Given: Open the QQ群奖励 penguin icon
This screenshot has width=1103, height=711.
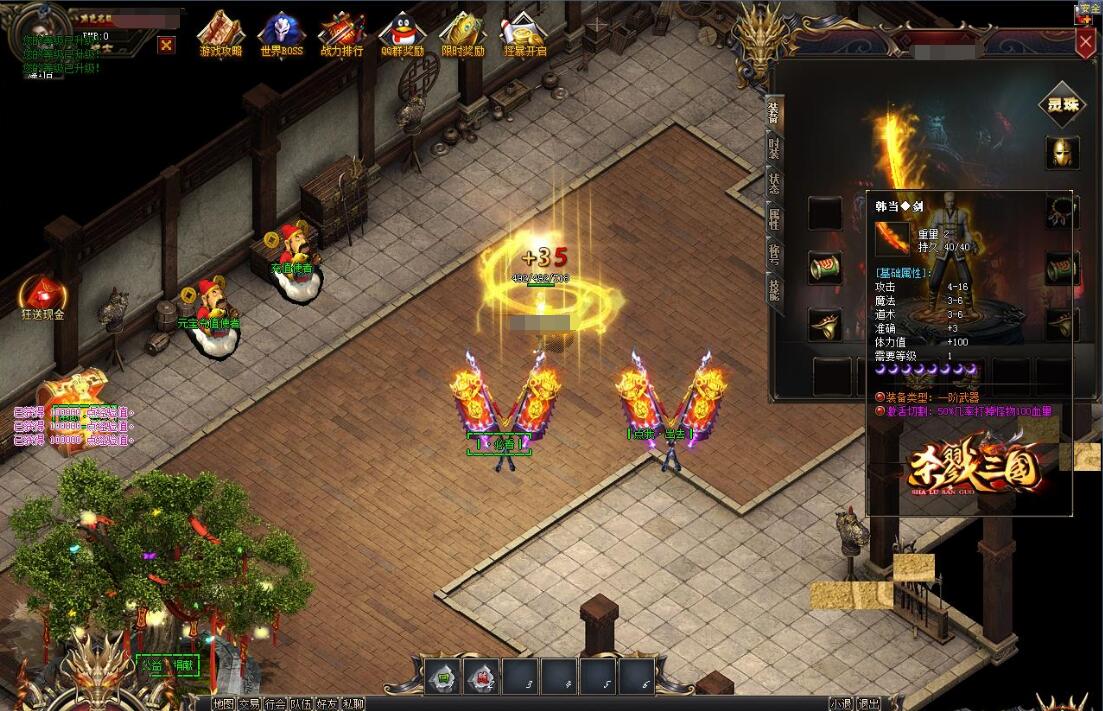Looking at the screenshot, I should [x=402, y=33].
